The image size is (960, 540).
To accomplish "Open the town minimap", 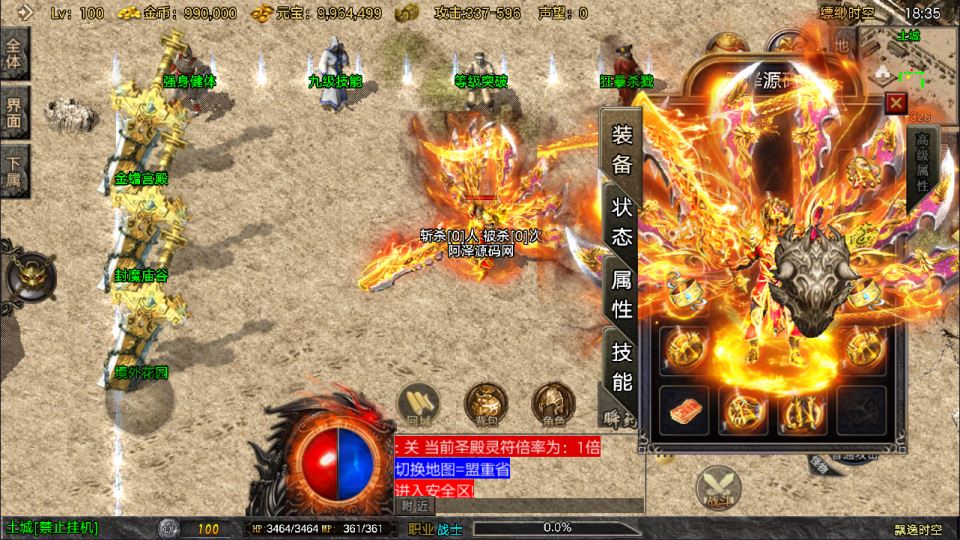I will pyautogui.click(x=911, y=62).
